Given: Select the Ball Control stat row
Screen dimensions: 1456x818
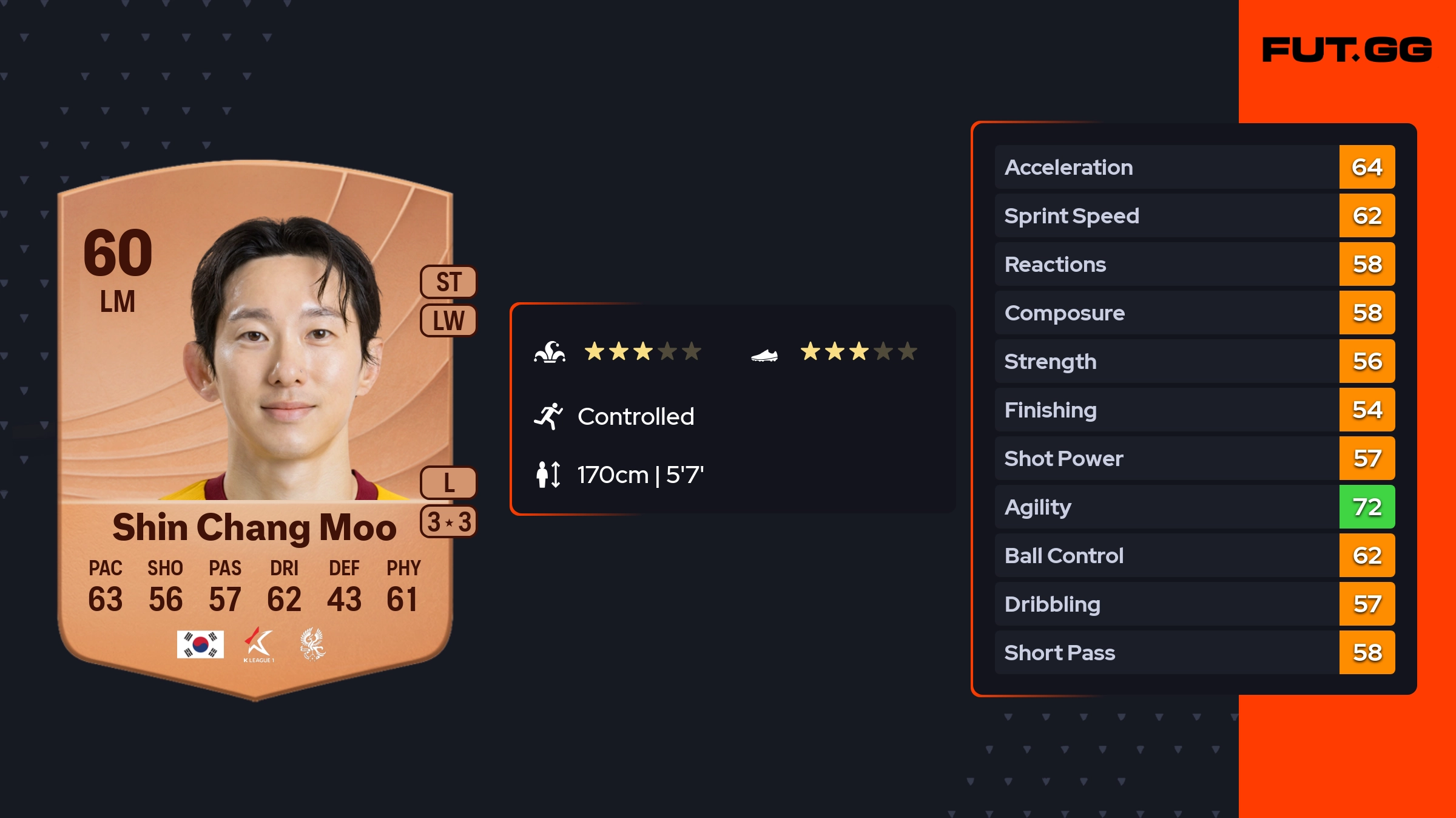Looking at the screenshot, I should point(1194,555).
